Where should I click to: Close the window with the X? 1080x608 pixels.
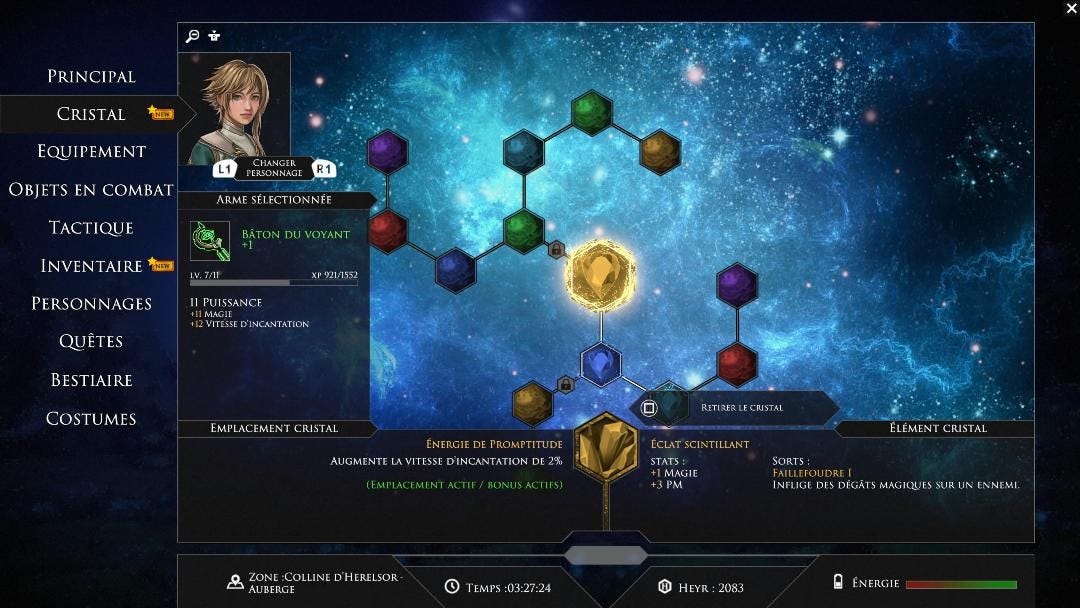point(1071,8)
